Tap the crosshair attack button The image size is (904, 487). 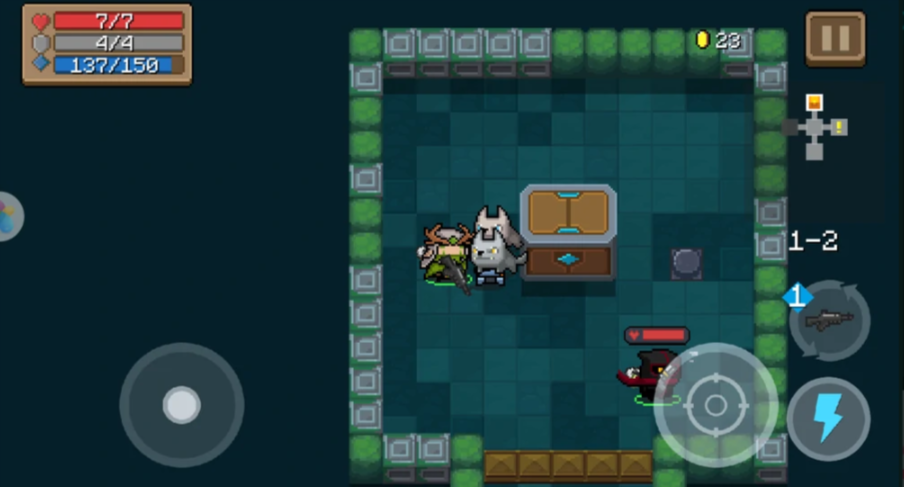click(716, 404)
